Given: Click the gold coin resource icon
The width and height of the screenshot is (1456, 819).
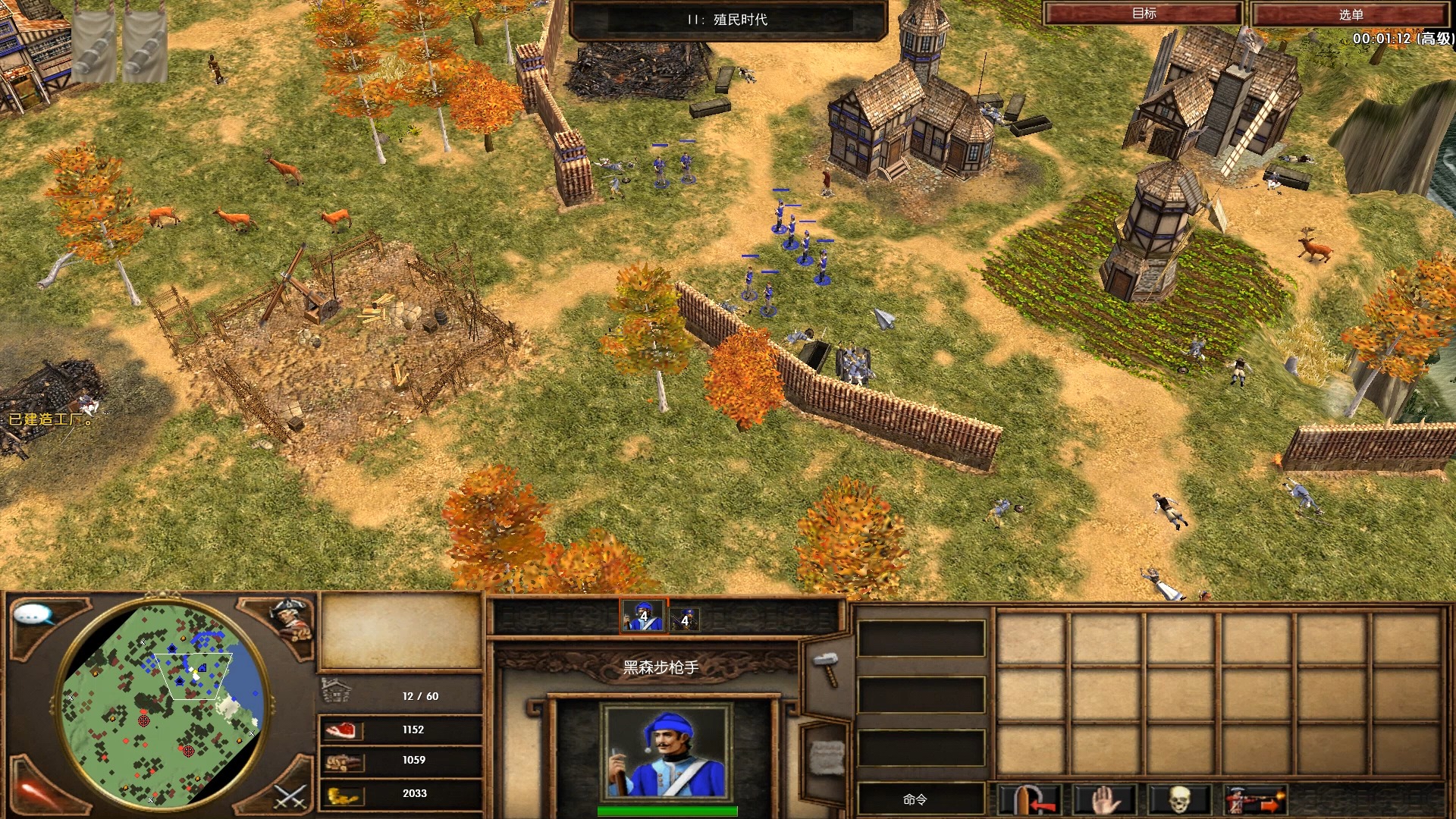Looking at the screenshot, I should pyautogui.click(x=342, y=795).
